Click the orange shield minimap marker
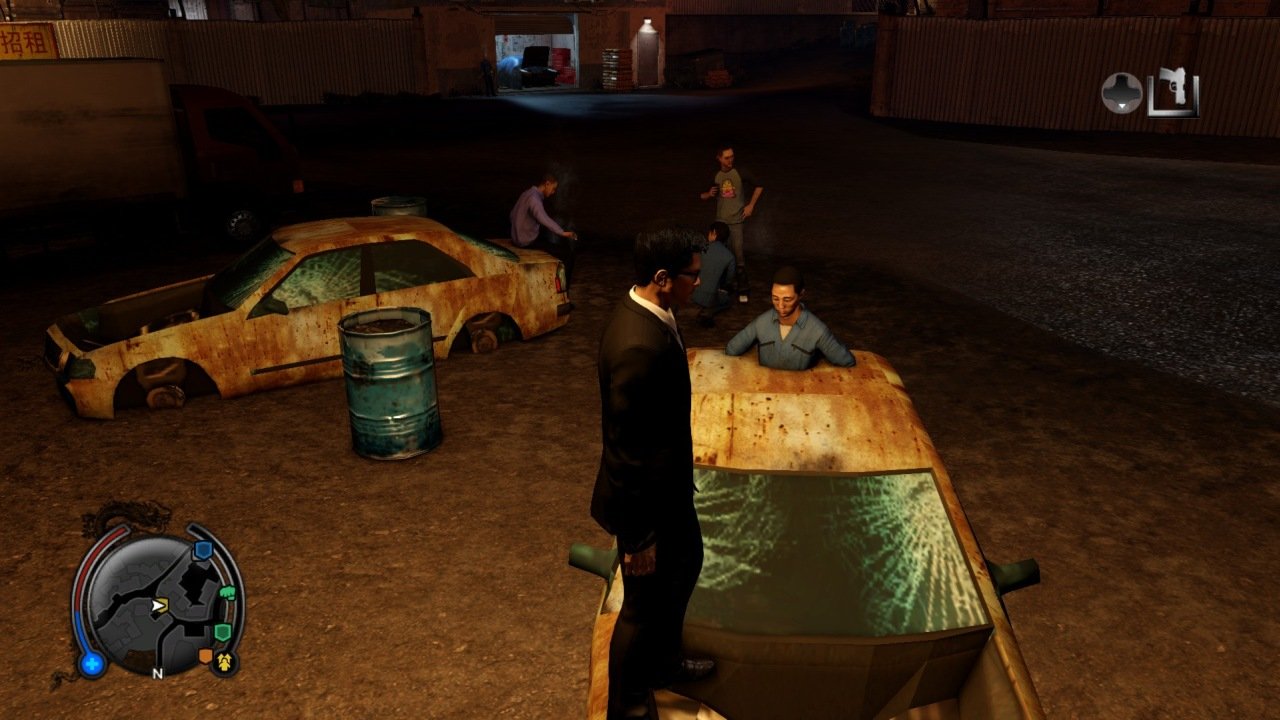Screen dimensions: 1280x720 [x=206, y=656]
